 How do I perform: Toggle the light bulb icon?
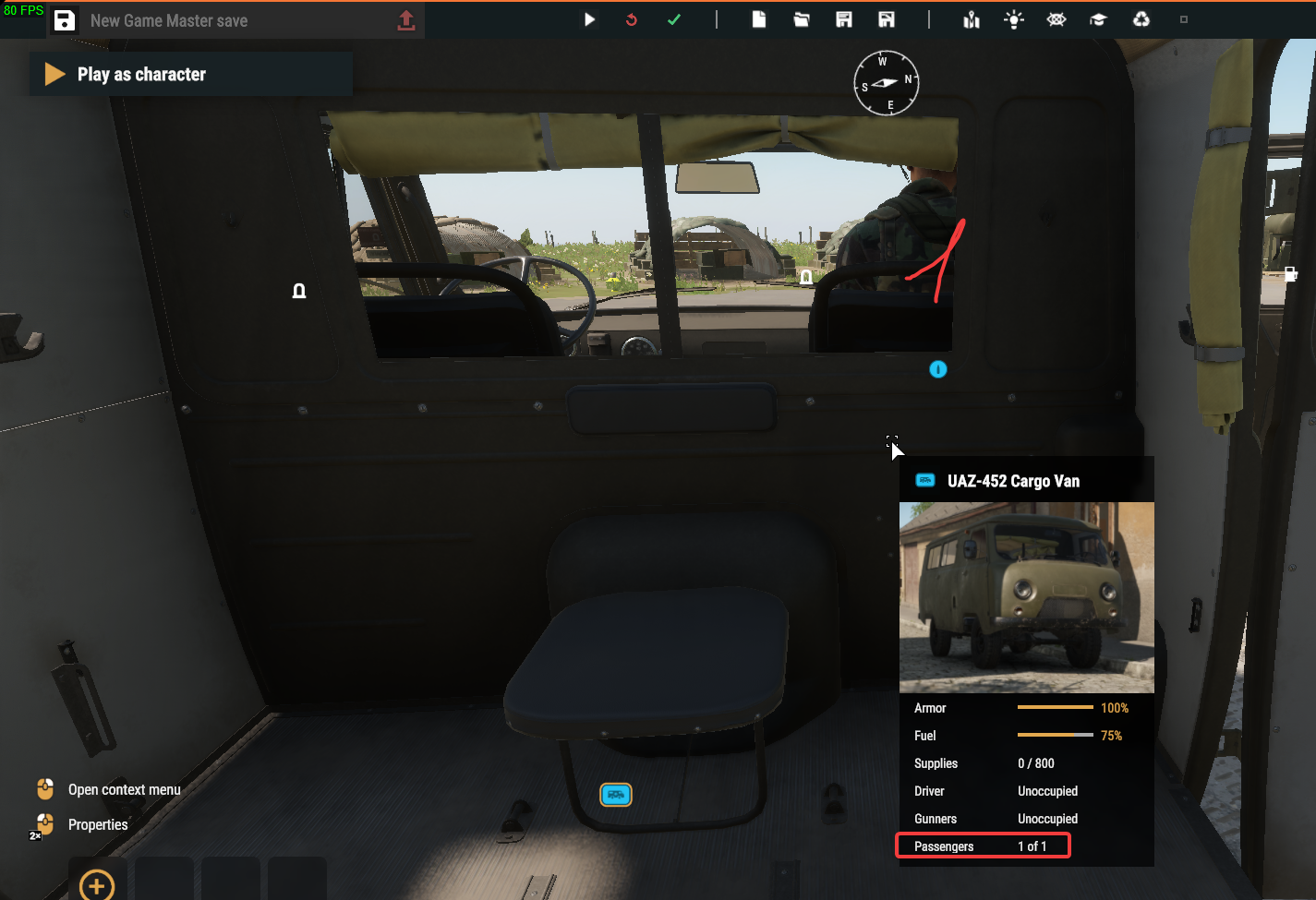pyautogui.click(x=1014, y=19)
